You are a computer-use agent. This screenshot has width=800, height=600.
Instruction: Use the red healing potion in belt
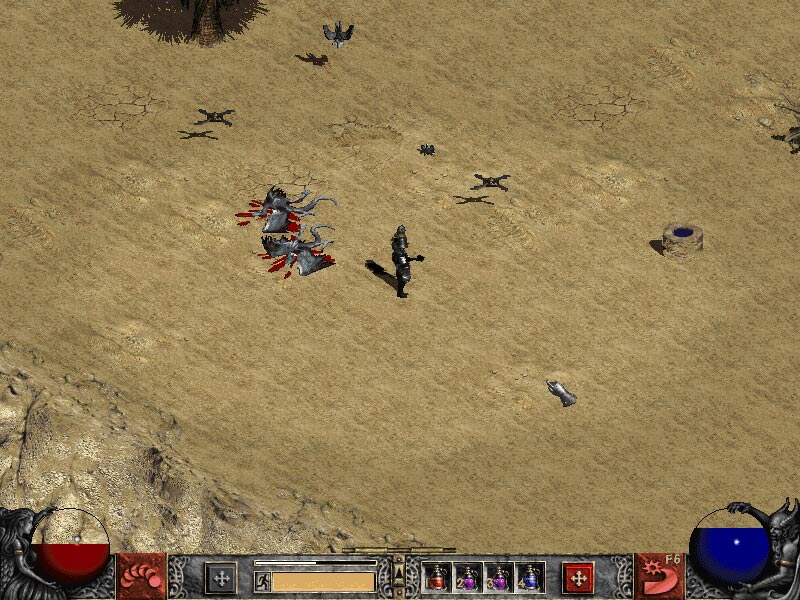(x=437, y=577)
